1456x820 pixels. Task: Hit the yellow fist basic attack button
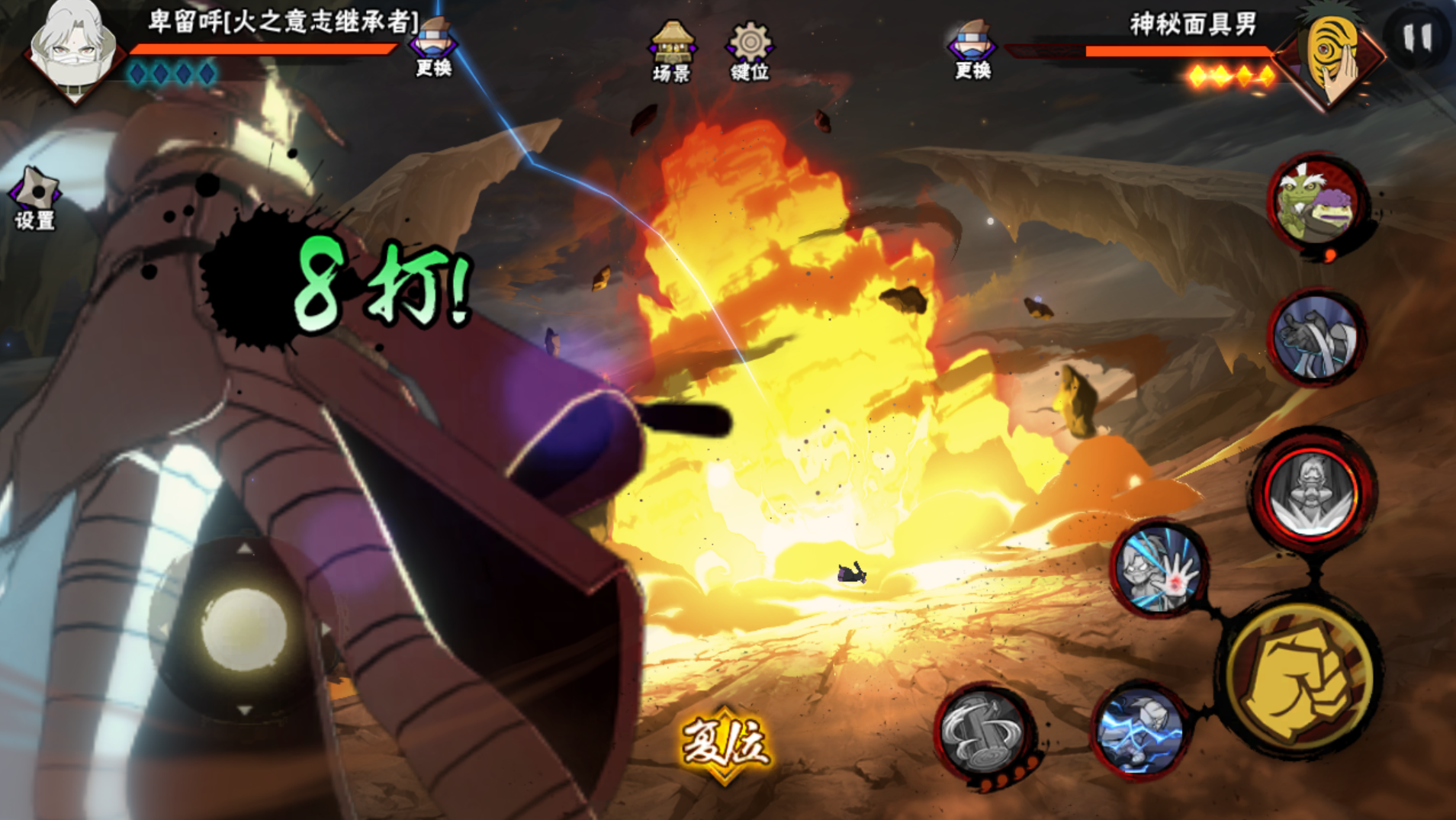(x=1303, y=677)
